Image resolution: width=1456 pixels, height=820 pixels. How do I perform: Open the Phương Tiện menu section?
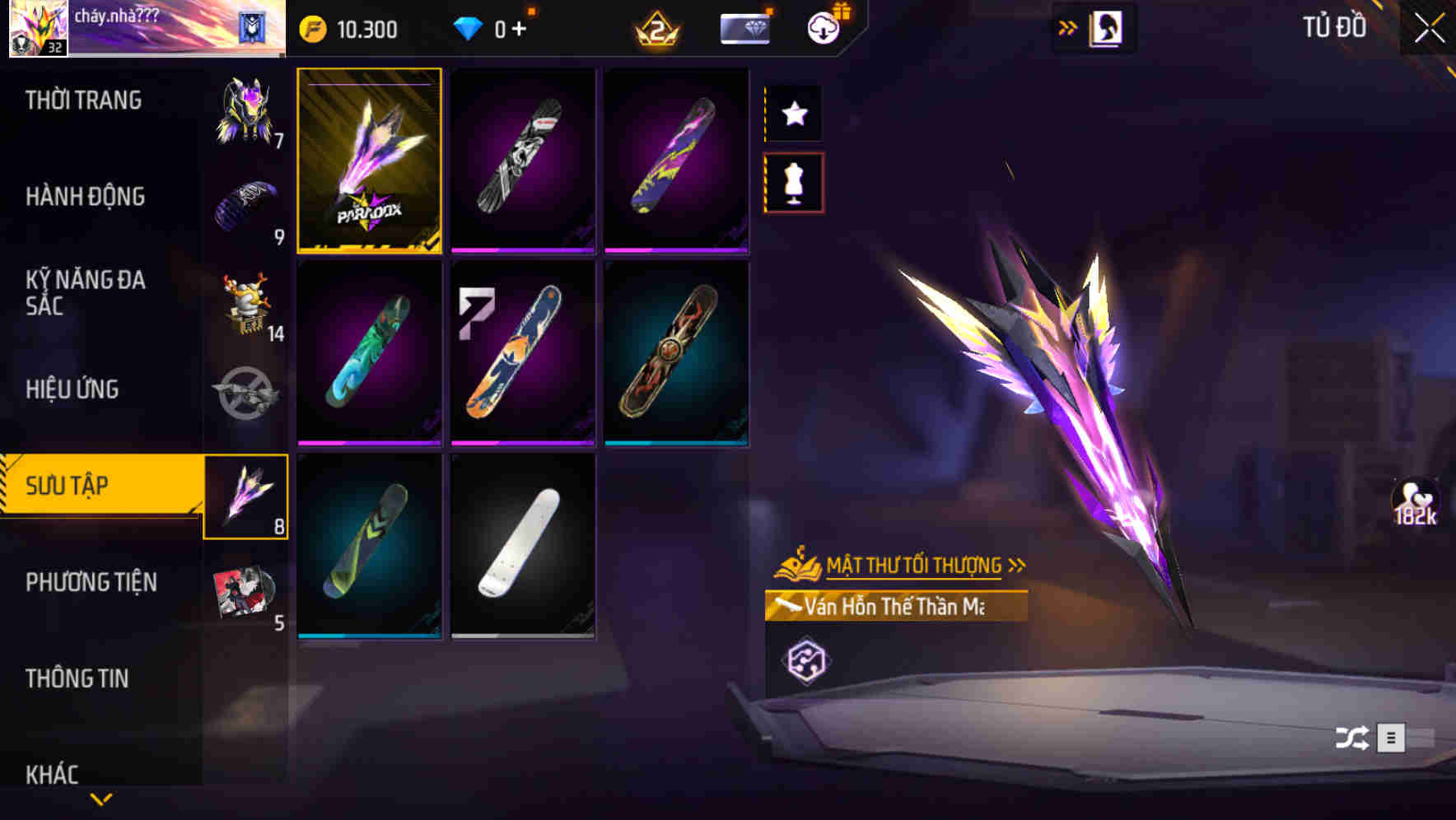pyautogui.click(x=91, y=582)
